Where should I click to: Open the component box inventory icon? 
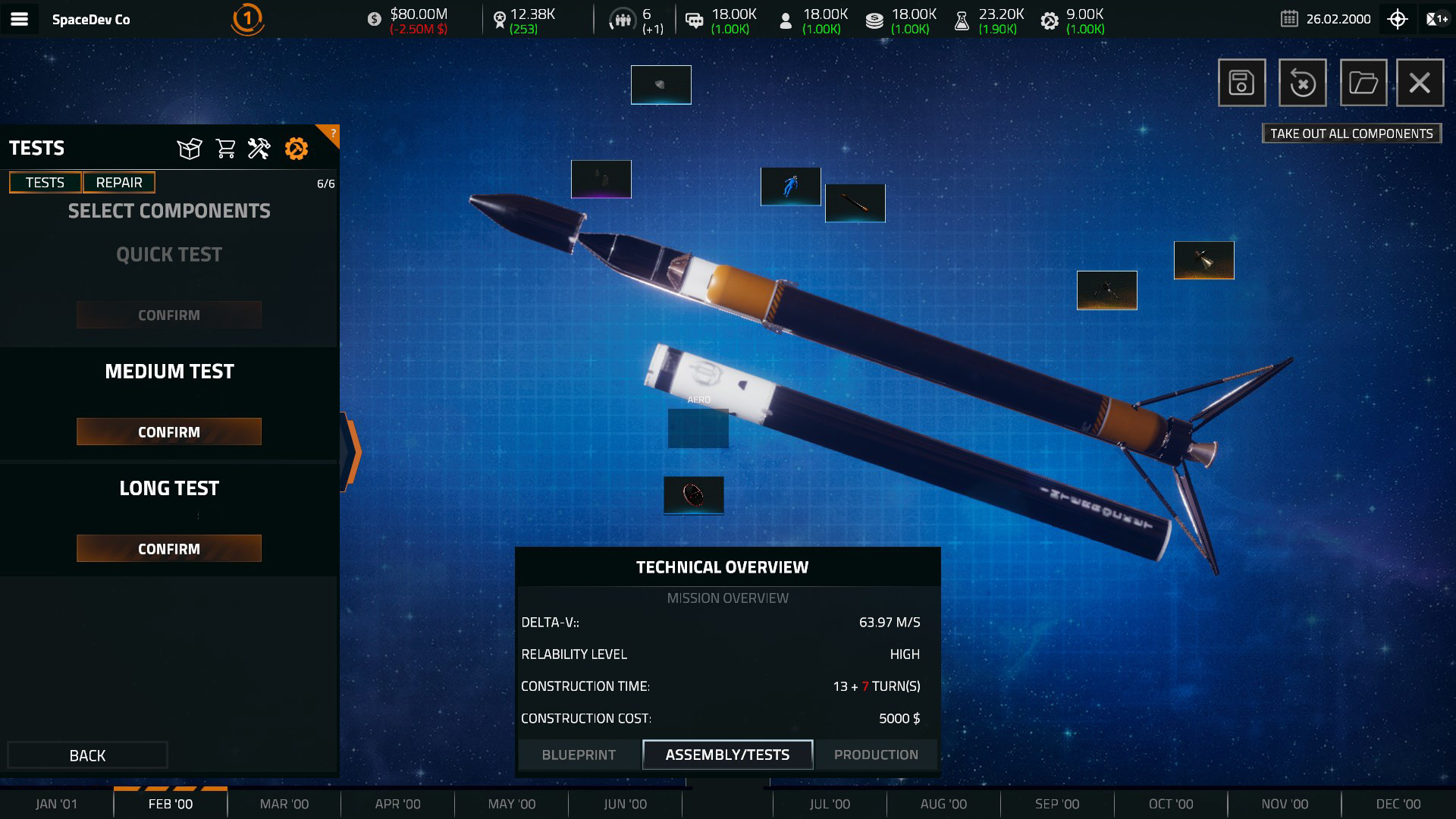point(189,149)
